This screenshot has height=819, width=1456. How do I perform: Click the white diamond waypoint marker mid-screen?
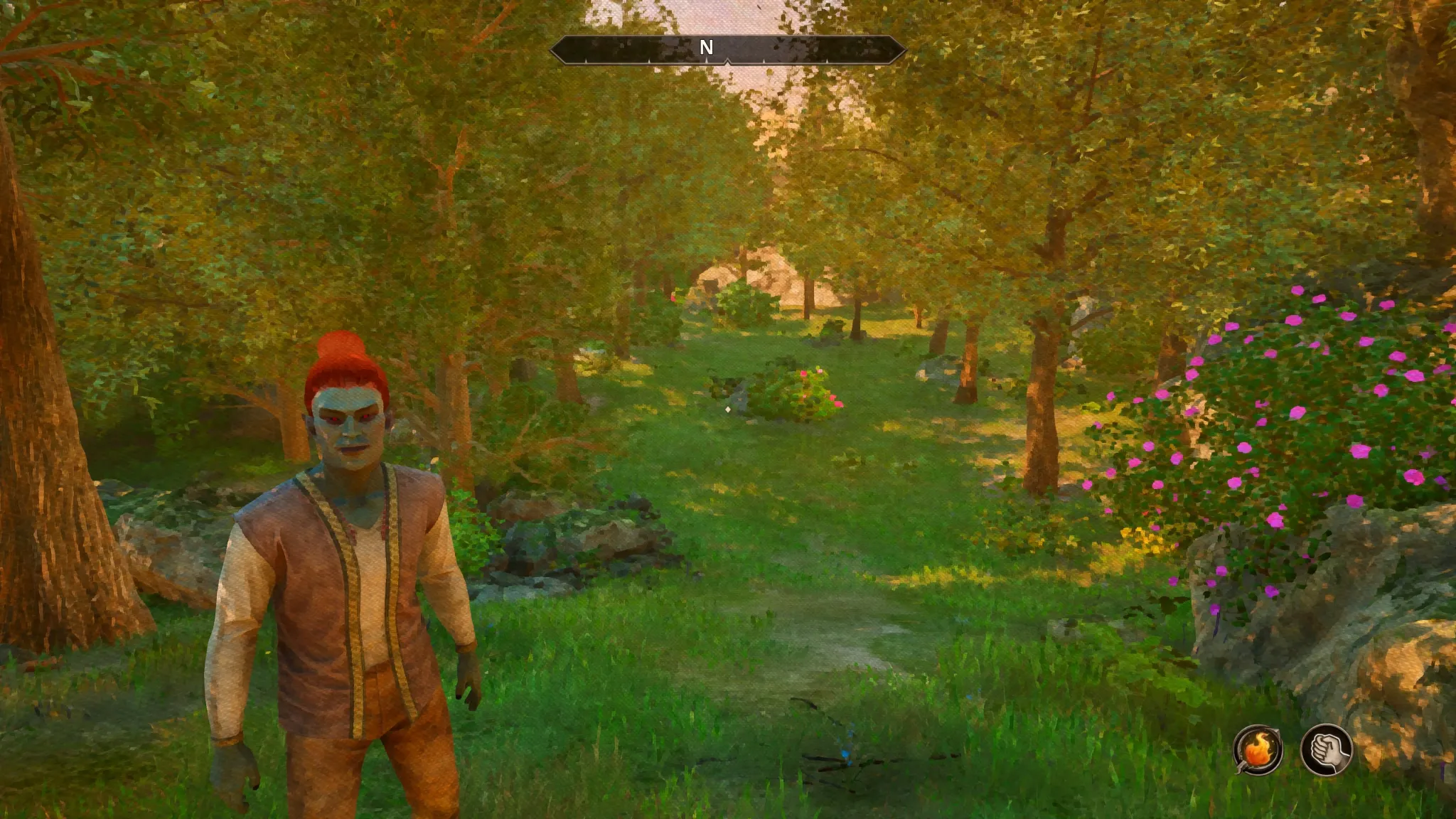(x=728, y=409)
